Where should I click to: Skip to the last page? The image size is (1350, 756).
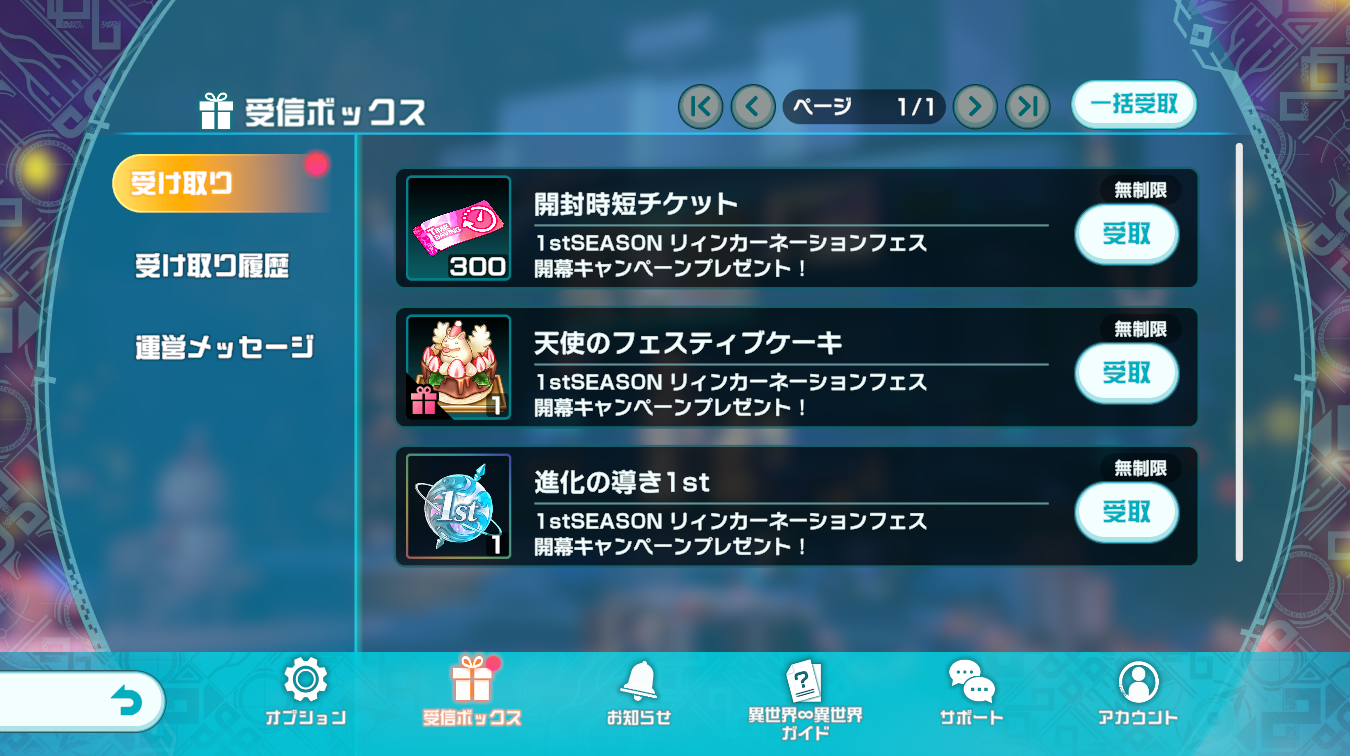click(x=1027, y=106)
